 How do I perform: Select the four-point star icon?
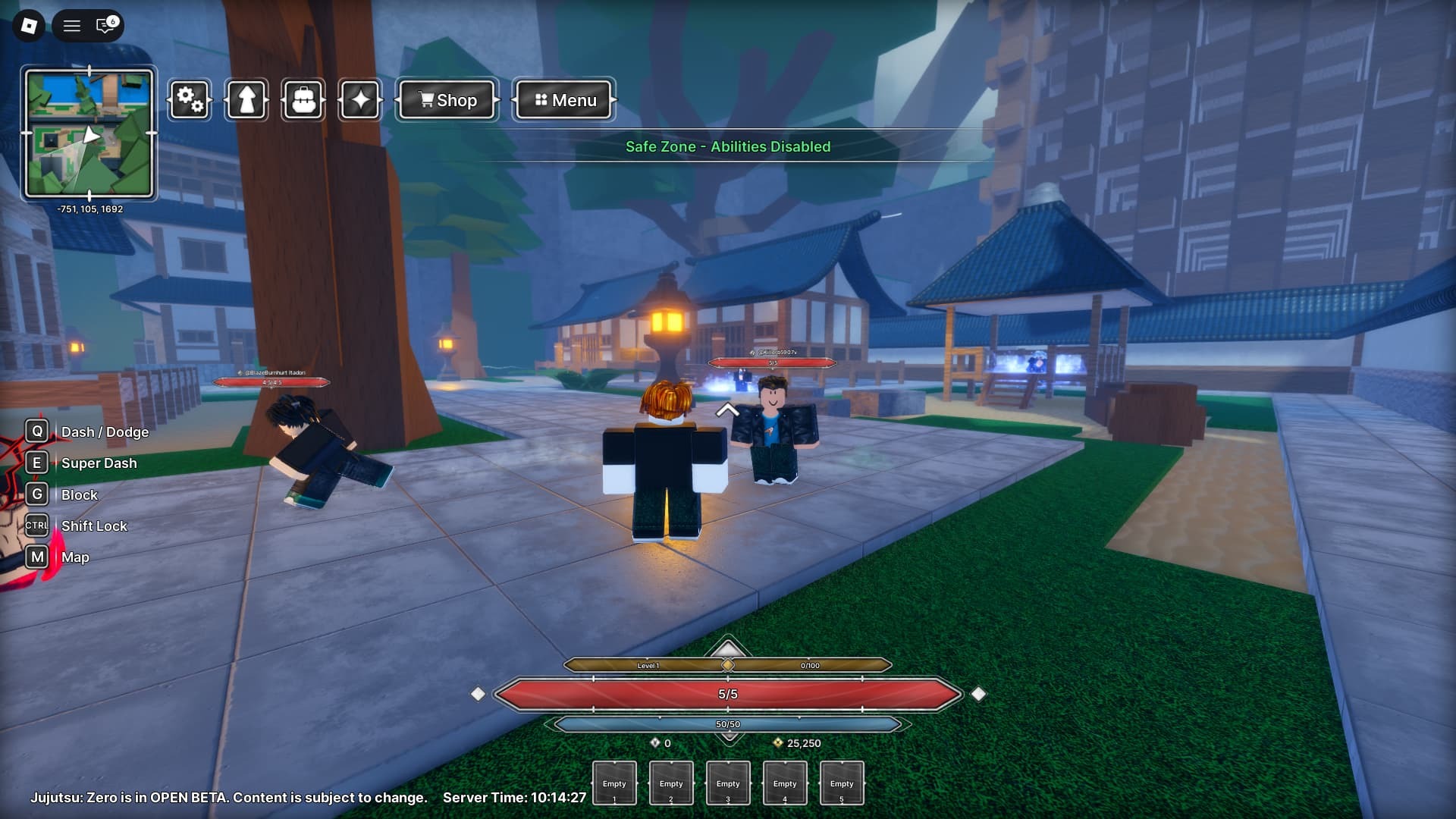(360, 100)
